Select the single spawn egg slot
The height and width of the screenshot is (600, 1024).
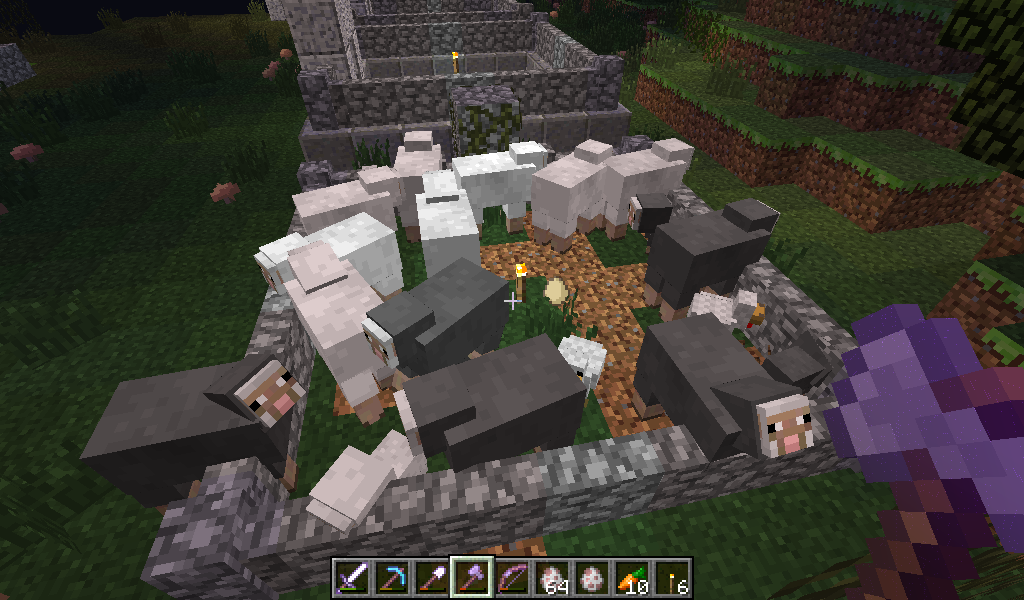(591, 577)
